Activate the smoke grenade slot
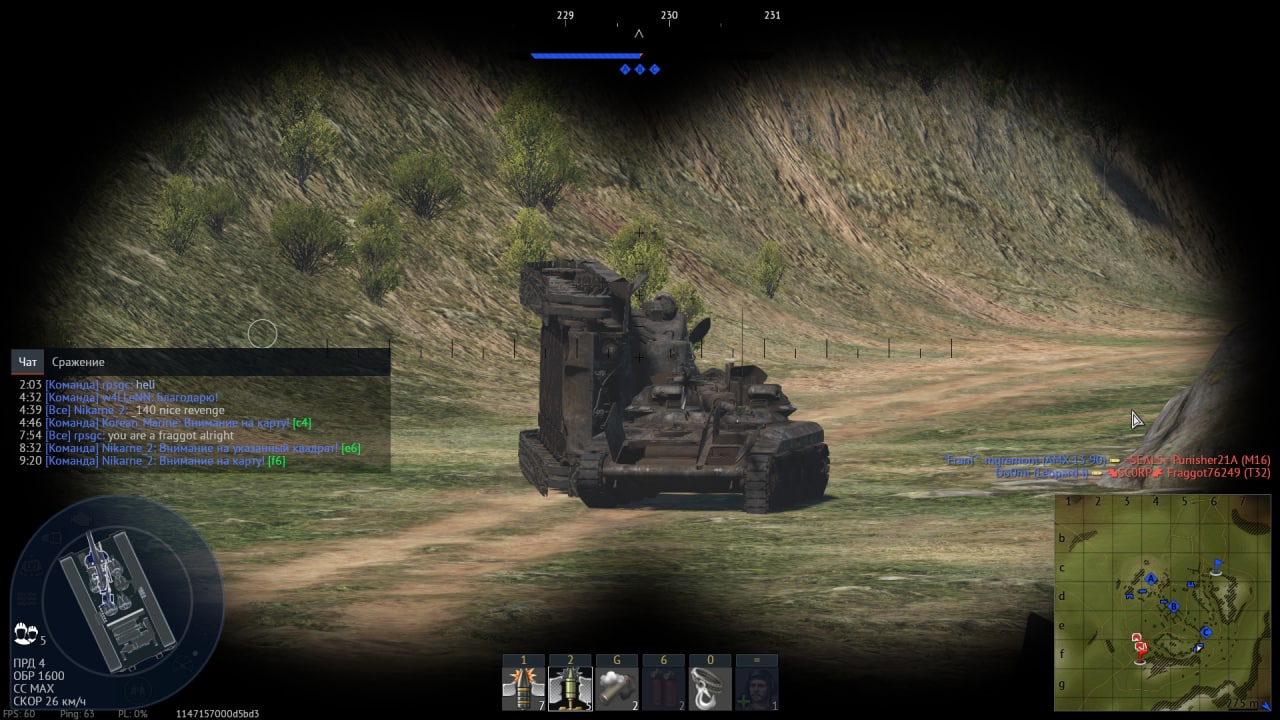This screenshot has width=1280, height=720. pyautogui.click(x=617, y=689)
